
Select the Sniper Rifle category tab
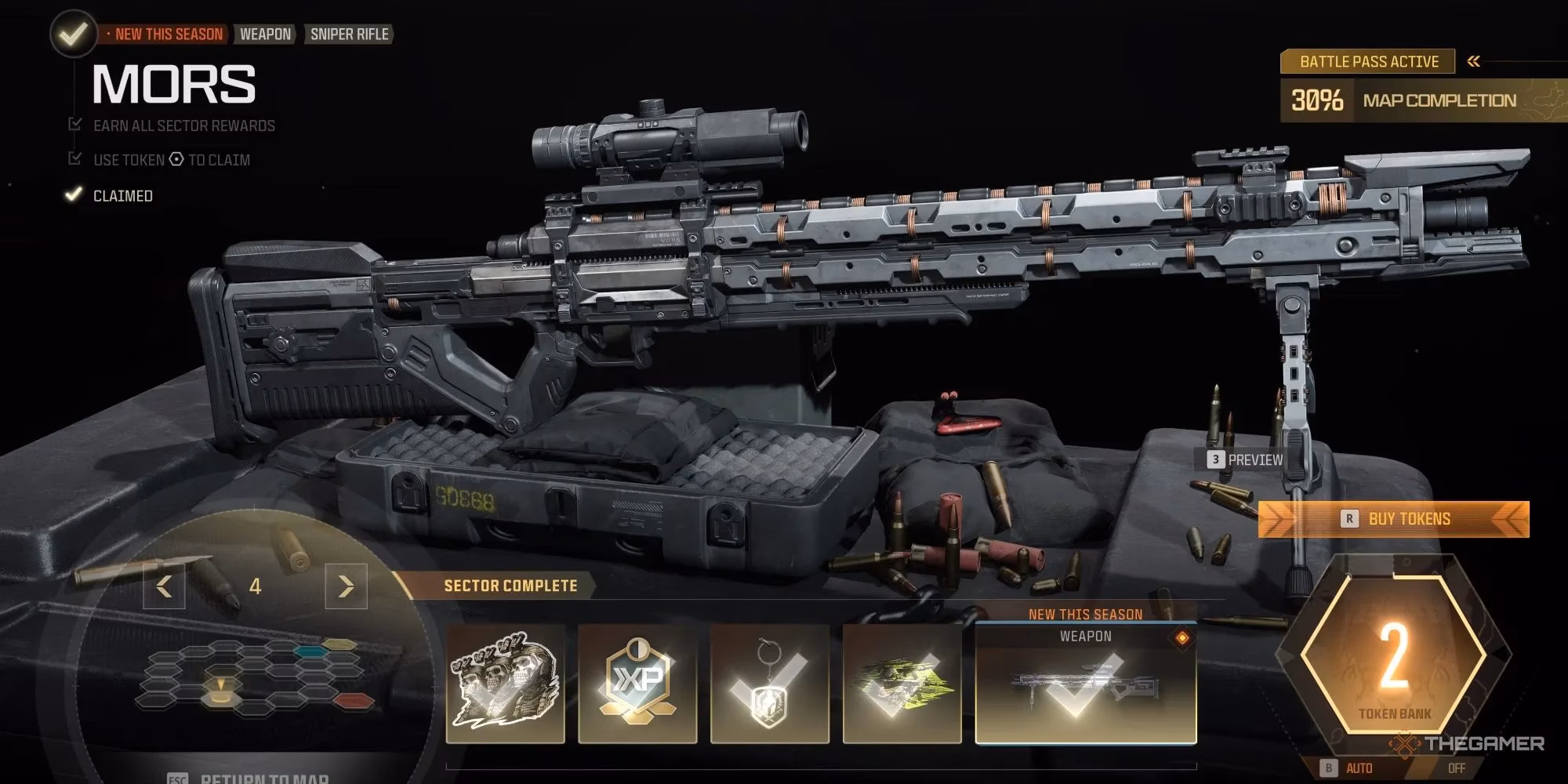click(347, 34)
